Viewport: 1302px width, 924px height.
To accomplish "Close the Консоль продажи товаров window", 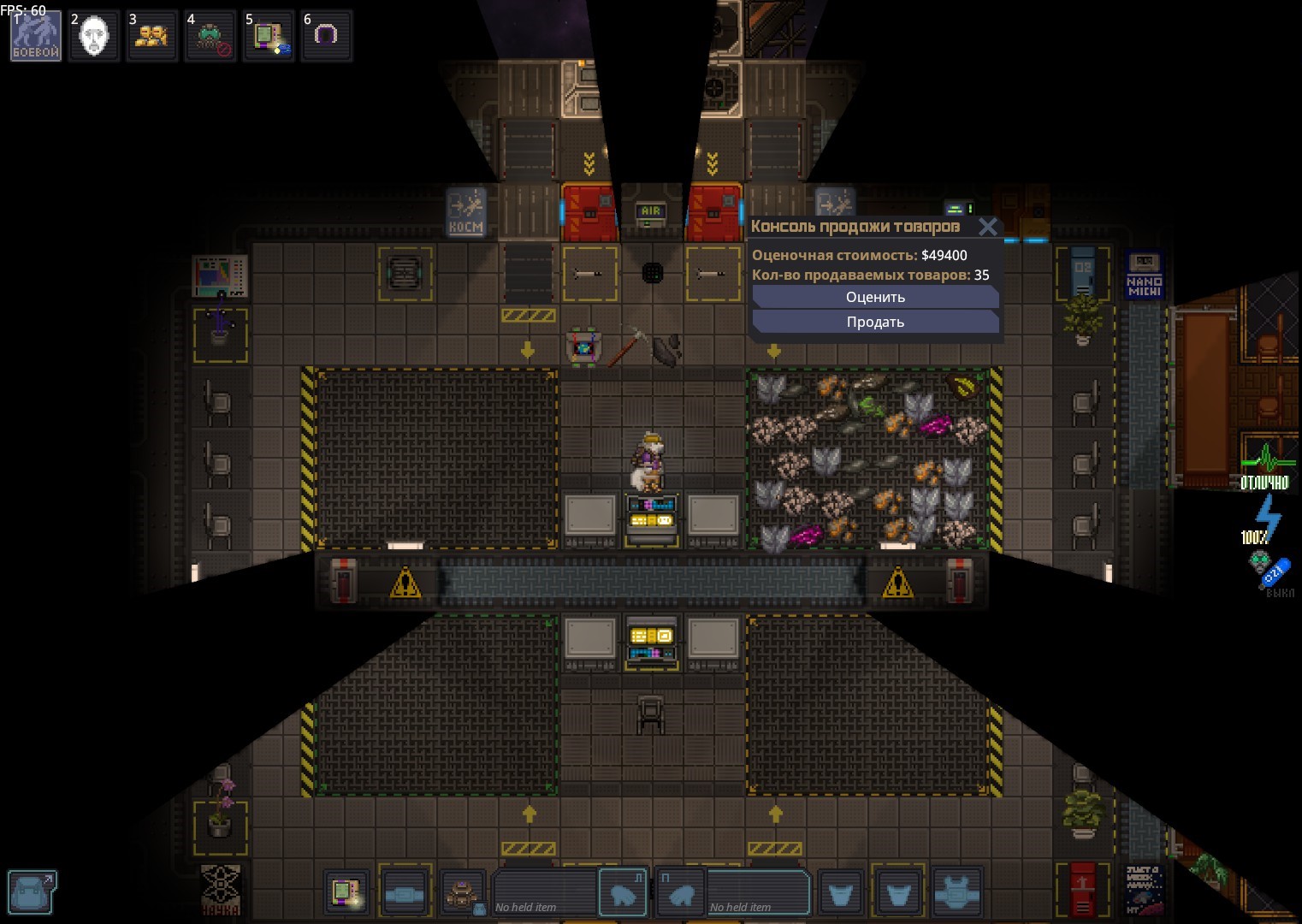I will tap(987, 227).
